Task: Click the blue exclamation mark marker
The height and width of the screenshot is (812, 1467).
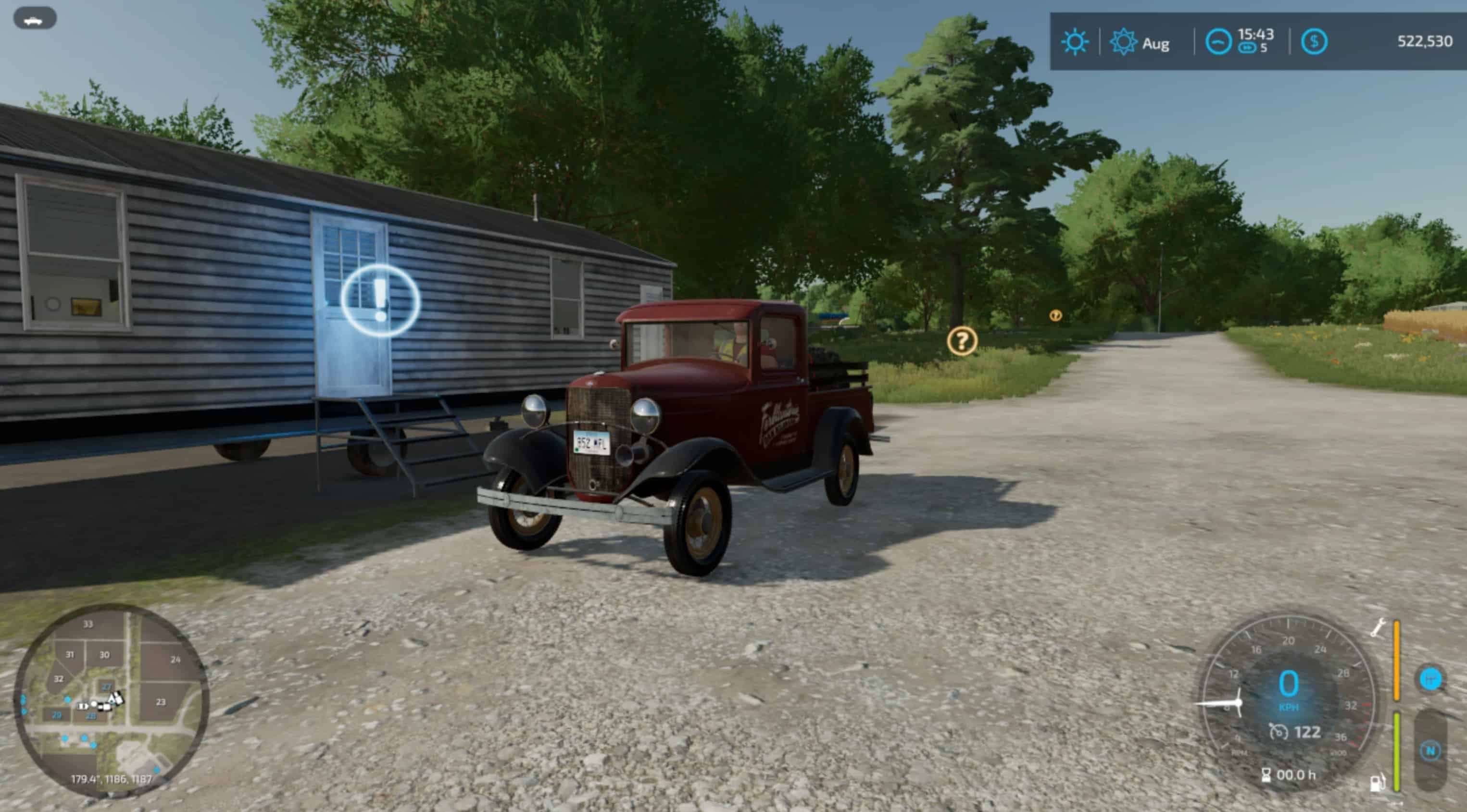Action: 380,300
